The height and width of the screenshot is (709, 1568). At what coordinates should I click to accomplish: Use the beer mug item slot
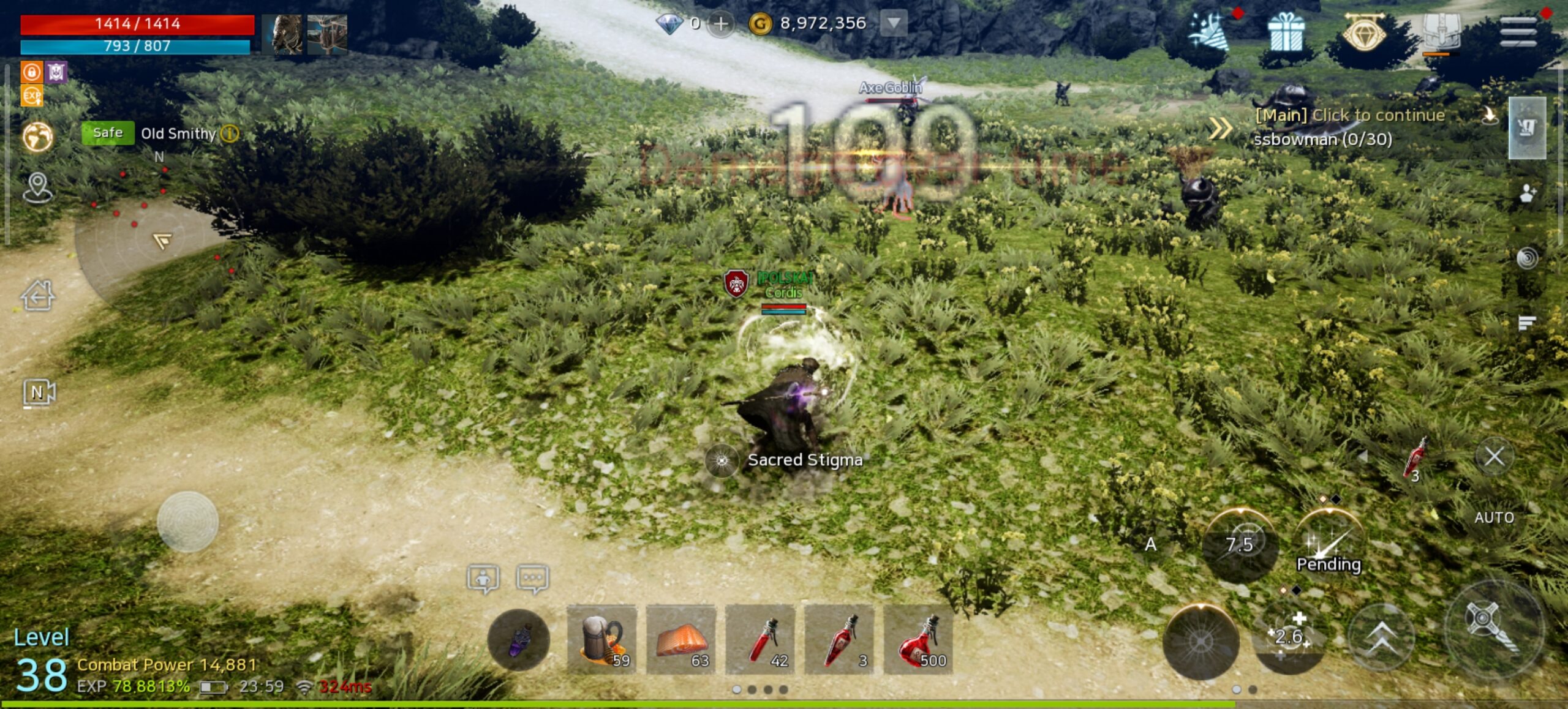[x=601, y=640]
